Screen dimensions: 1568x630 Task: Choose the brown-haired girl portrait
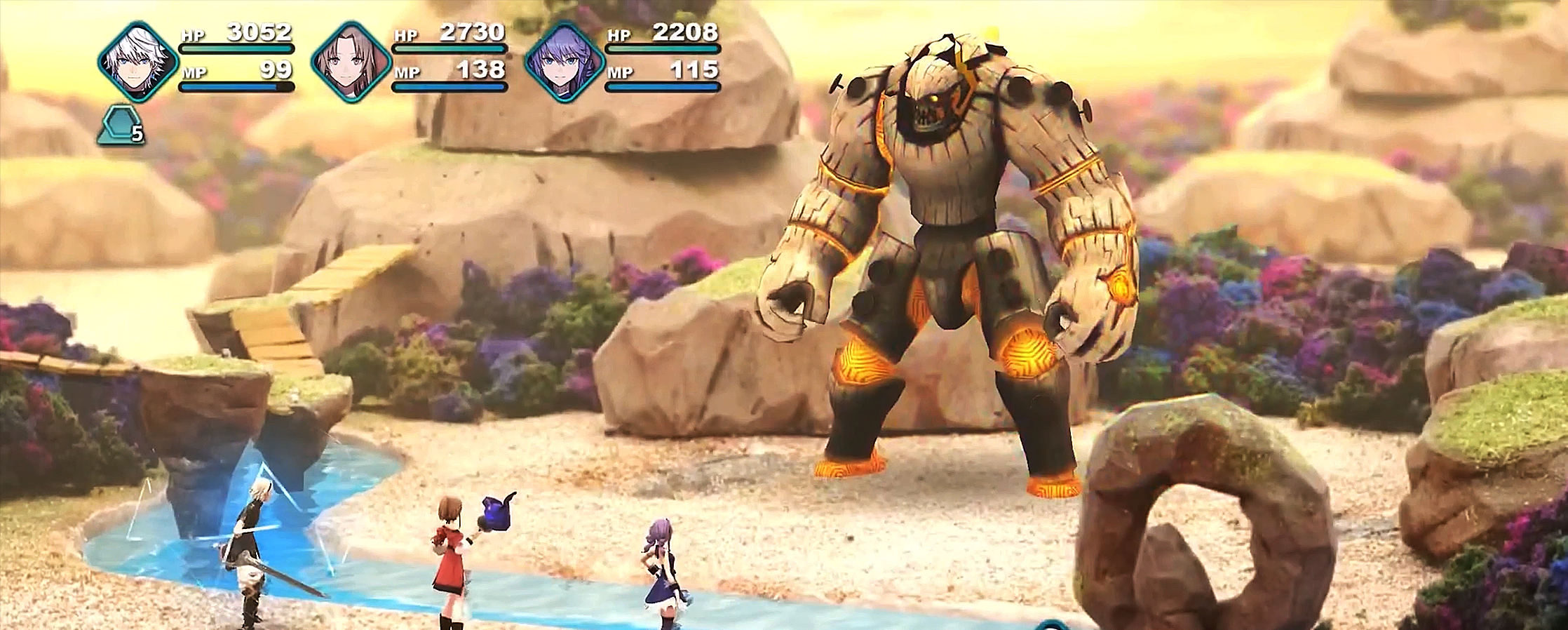[351, 62]
